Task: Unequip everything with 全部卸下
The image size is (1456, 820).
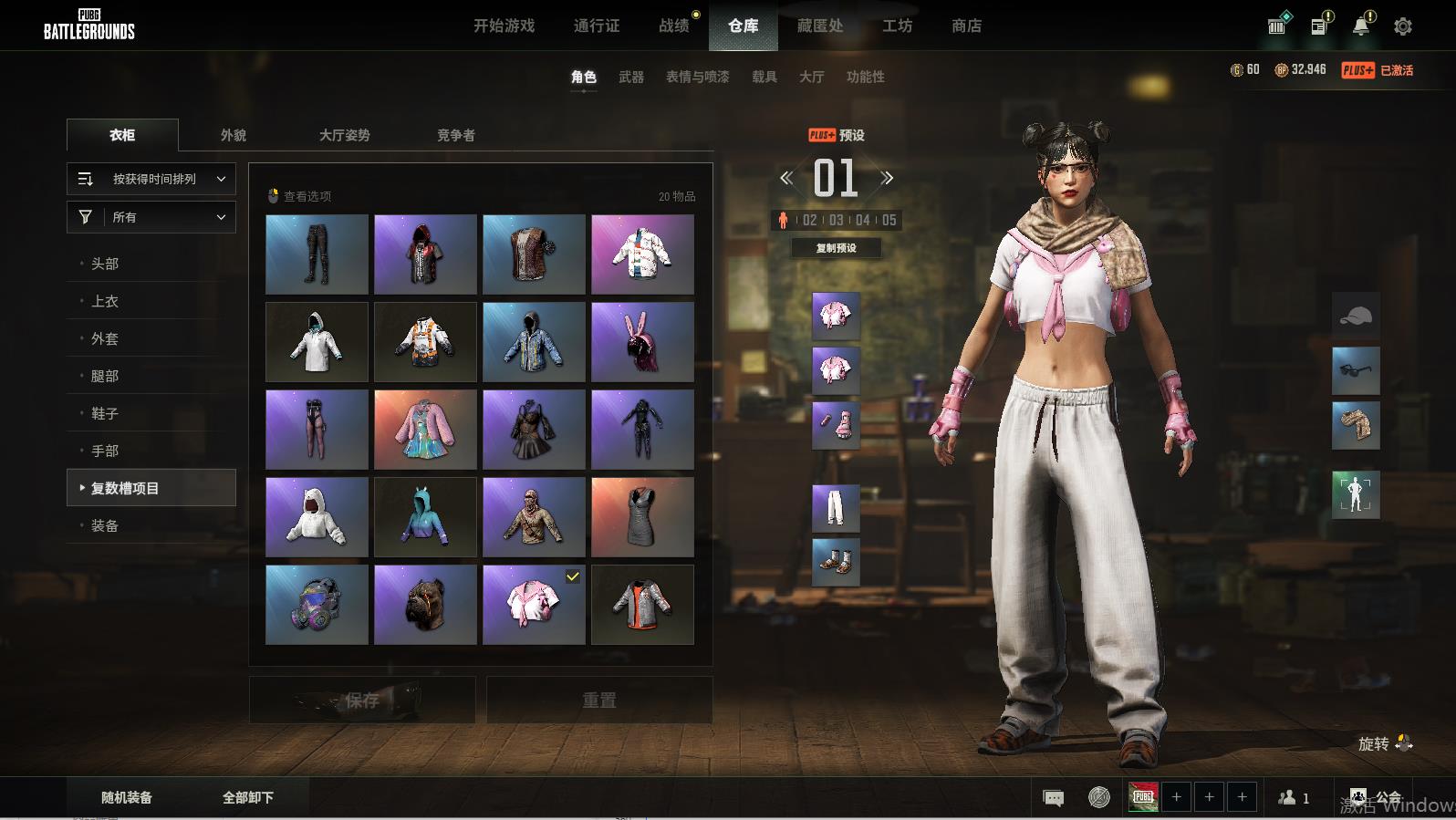Action: click(248, 797)
